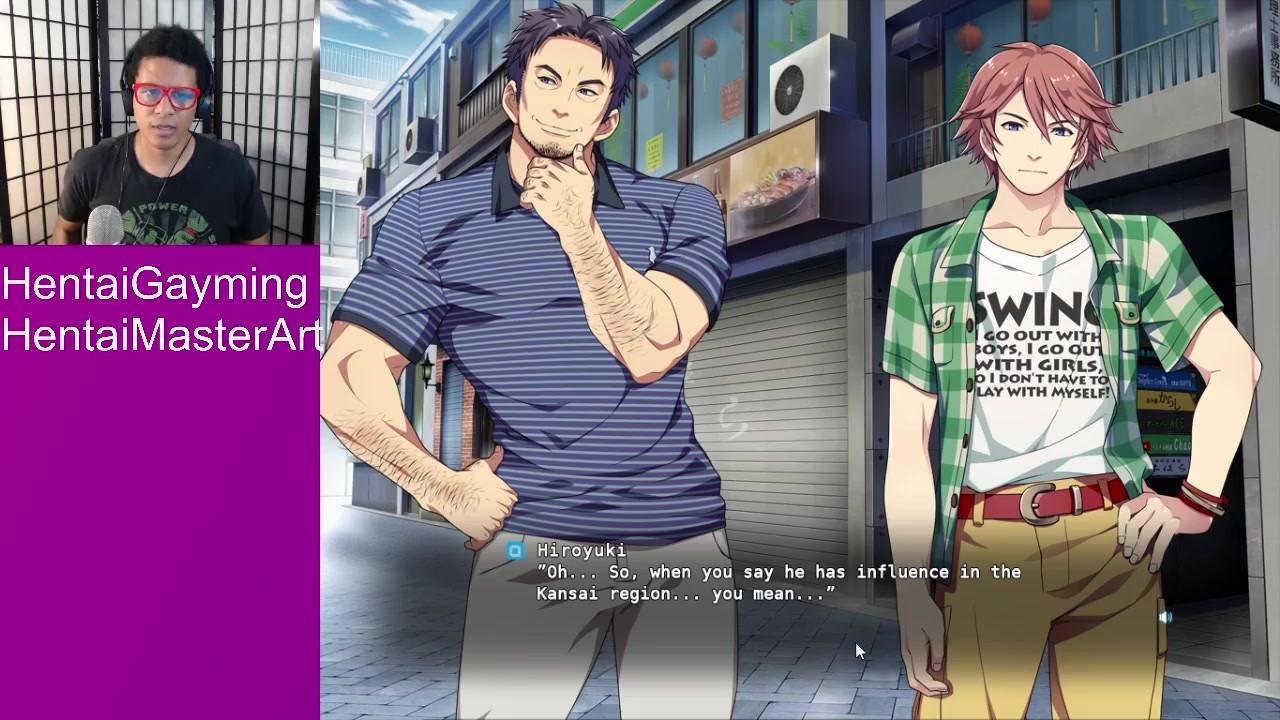Screen dimensions: 1280x720
Task: Click the speaker voice replay icon
Action: [x=1165, y=618]
